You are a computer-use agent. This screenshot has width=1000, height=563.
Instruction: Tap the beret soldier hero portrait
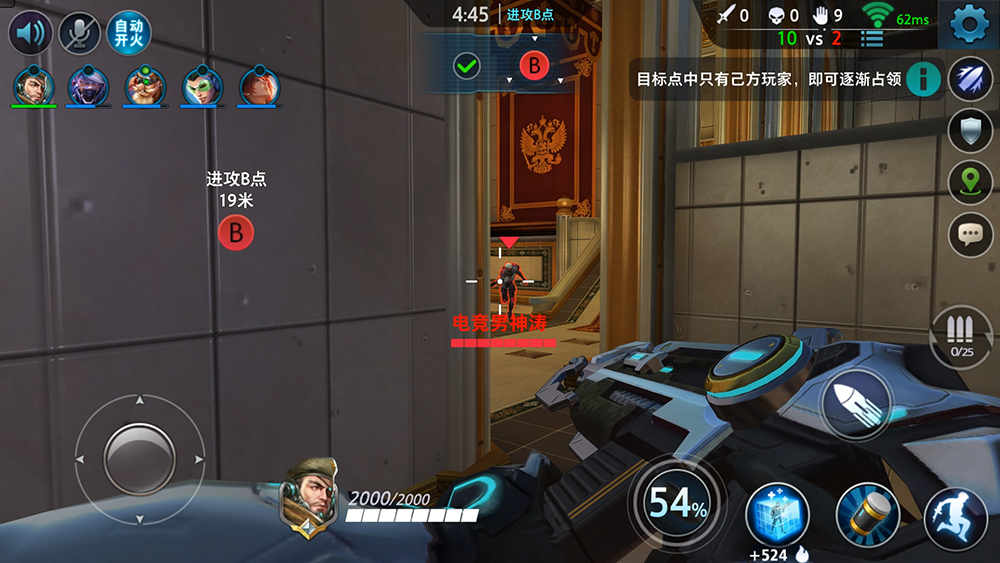[x=311, y=495]
